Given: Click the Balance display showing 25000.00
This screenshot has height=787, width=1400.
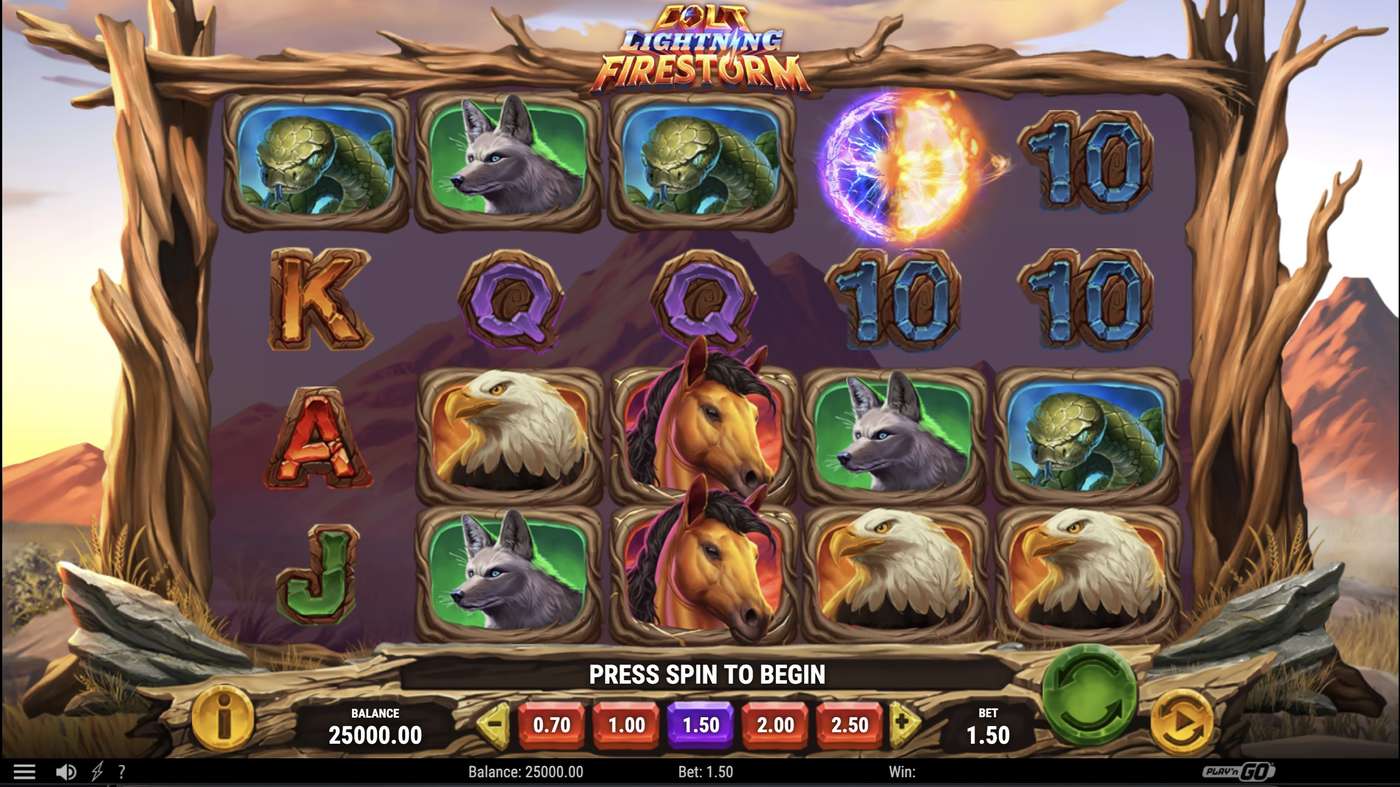Looking at the screenshot, I should pos(374,726).
